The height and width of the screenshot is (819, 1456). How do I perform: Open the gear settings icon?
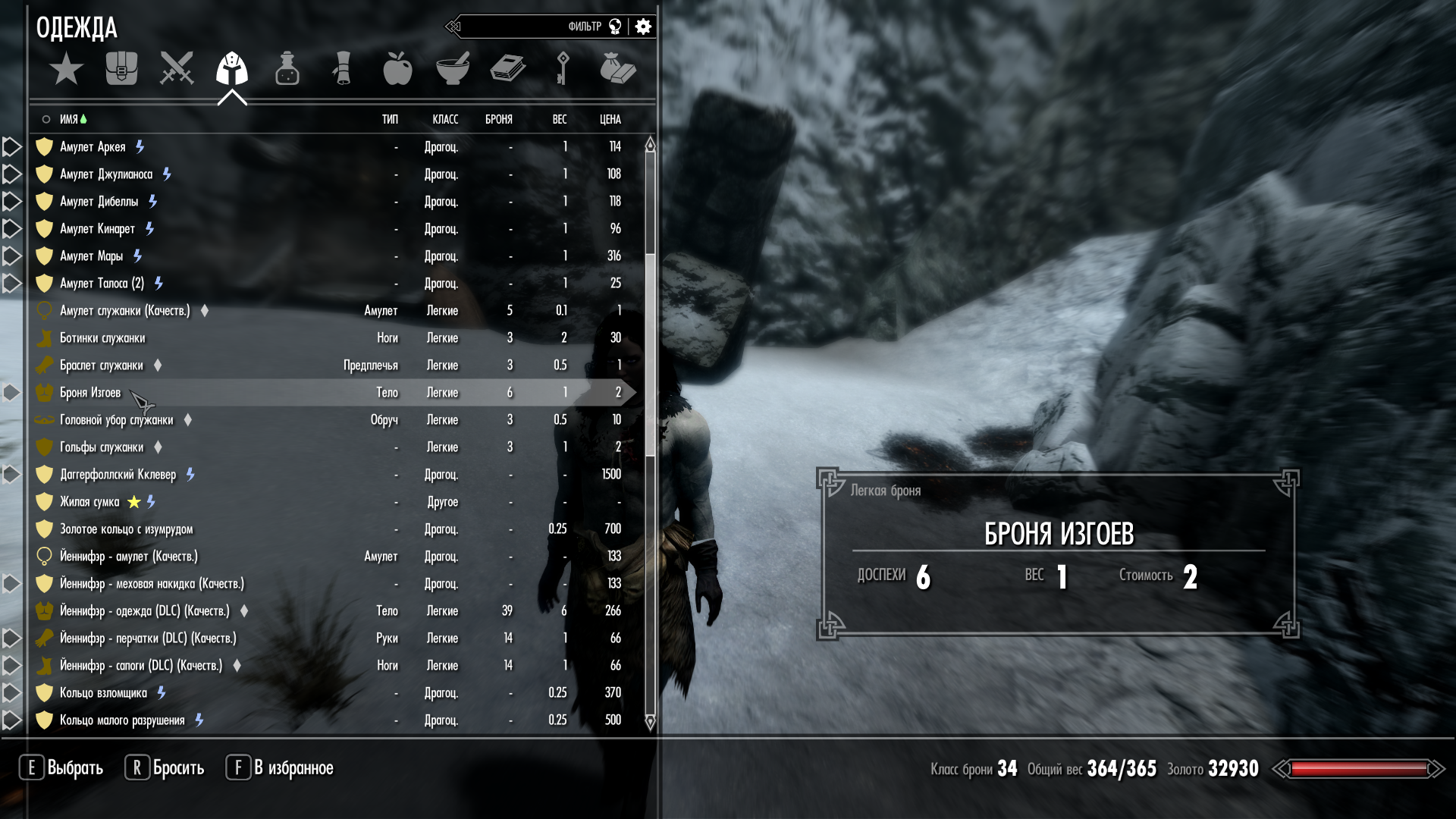643,27
